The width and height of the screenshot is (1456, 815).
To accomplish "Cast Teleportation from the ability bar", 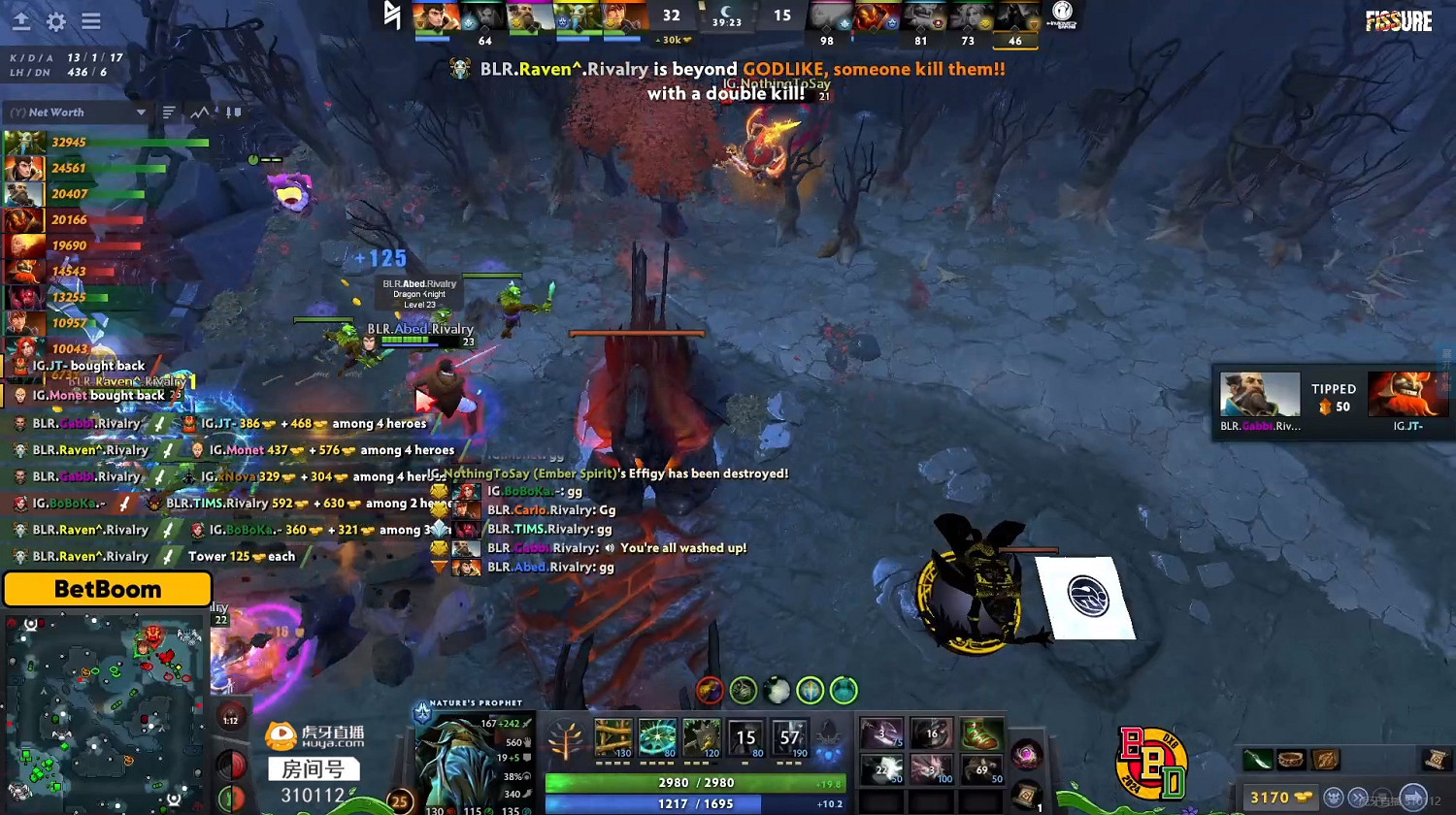I will (x=658, y=737).
